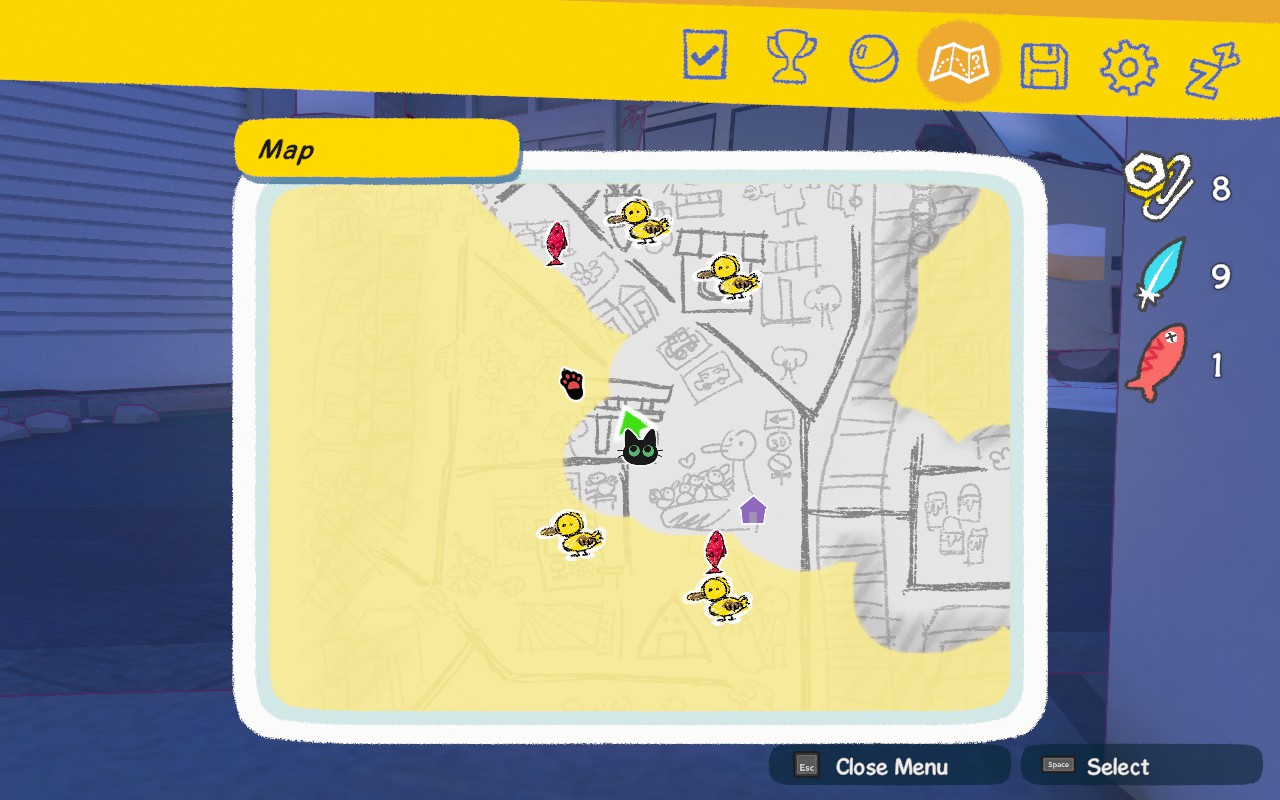The width and height of the screenshot is (1280, 800).
Task: Select the purple house map marker
Action: click(753, 510)
